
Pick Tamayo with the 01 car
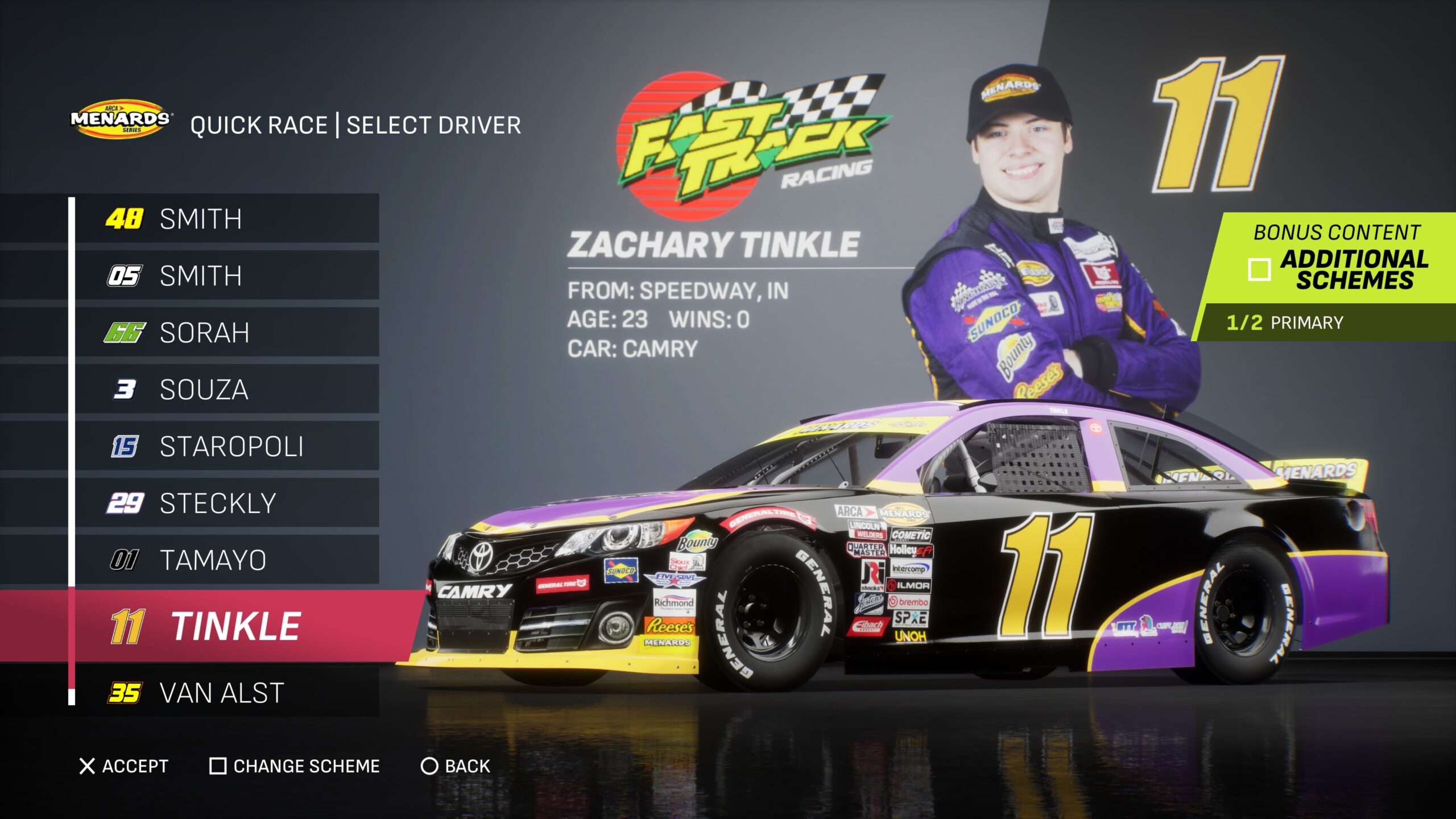(x=226, y=560)
